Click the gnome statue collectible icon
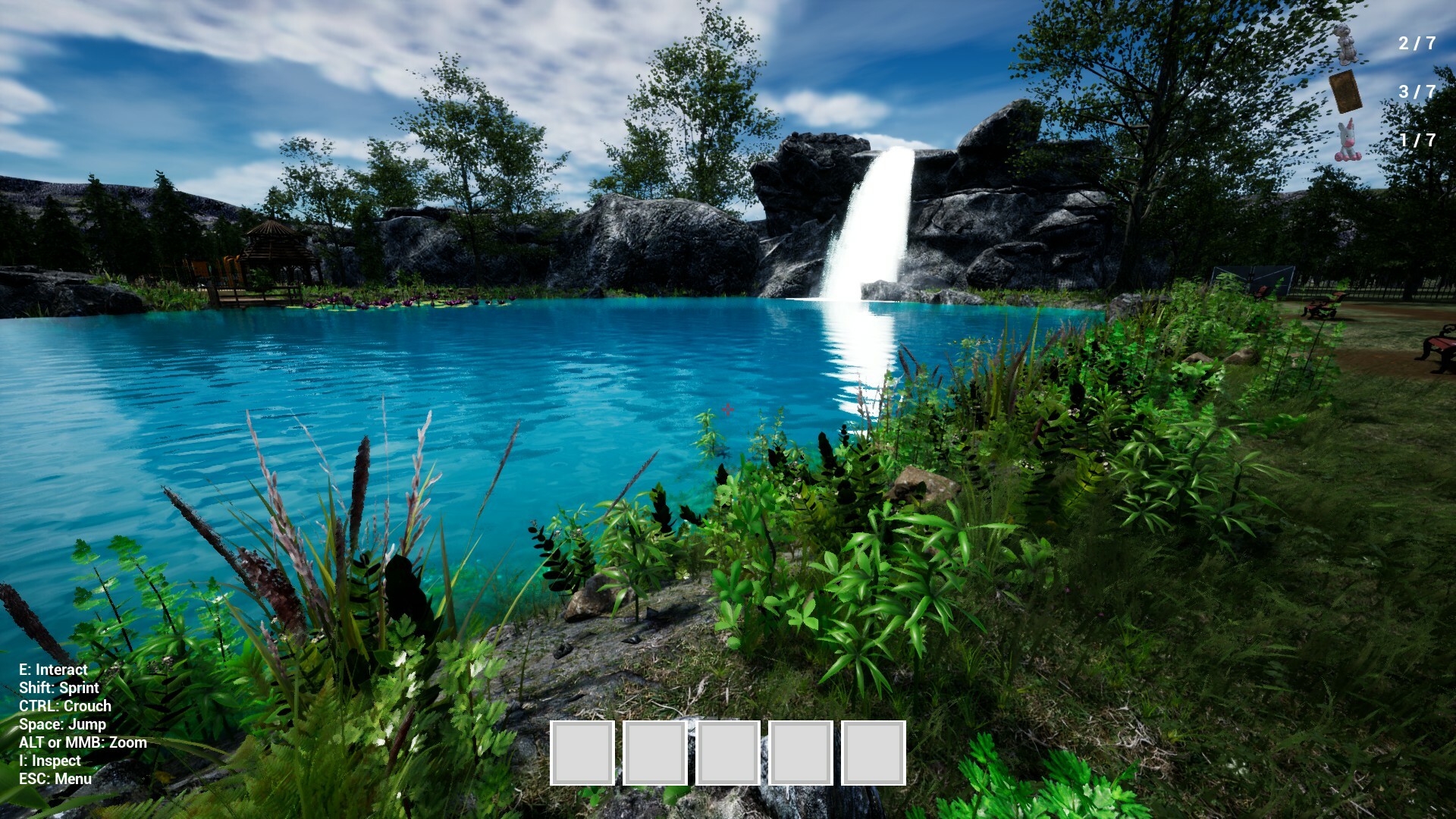 (1345, 43)
